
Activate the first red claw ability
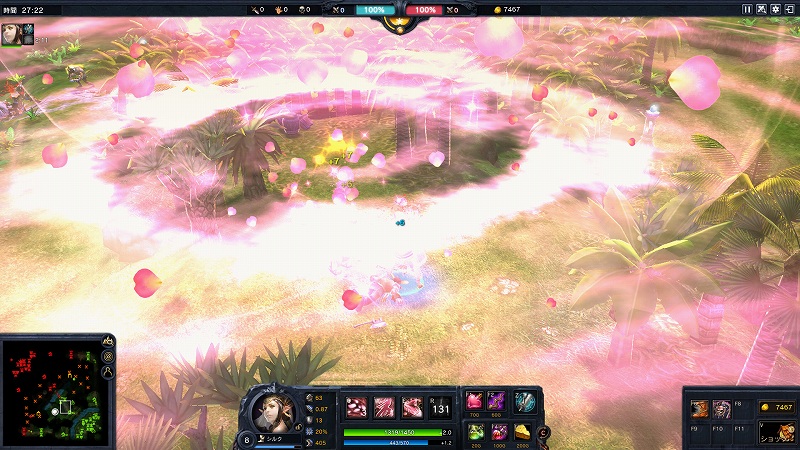[356, 407]
